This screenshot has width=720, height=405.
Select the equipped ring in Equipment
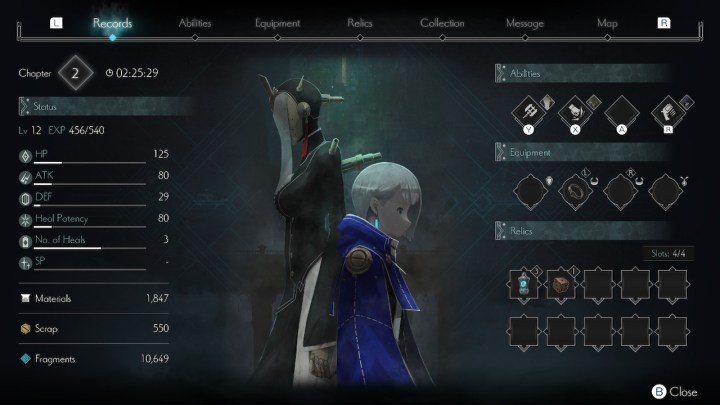click(576, 190)
